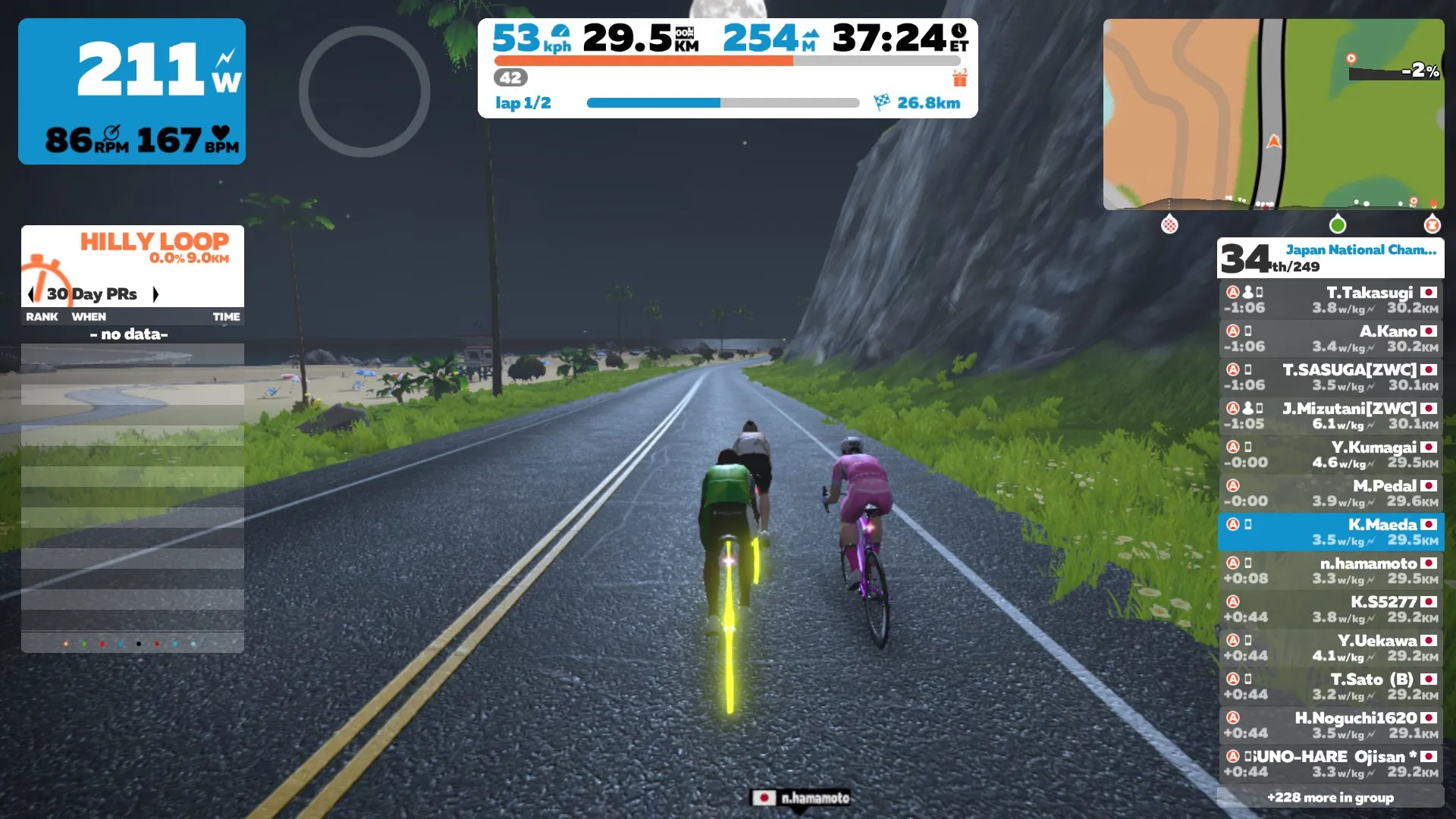Show next leaderboard with right arrow

coord(155,294)
